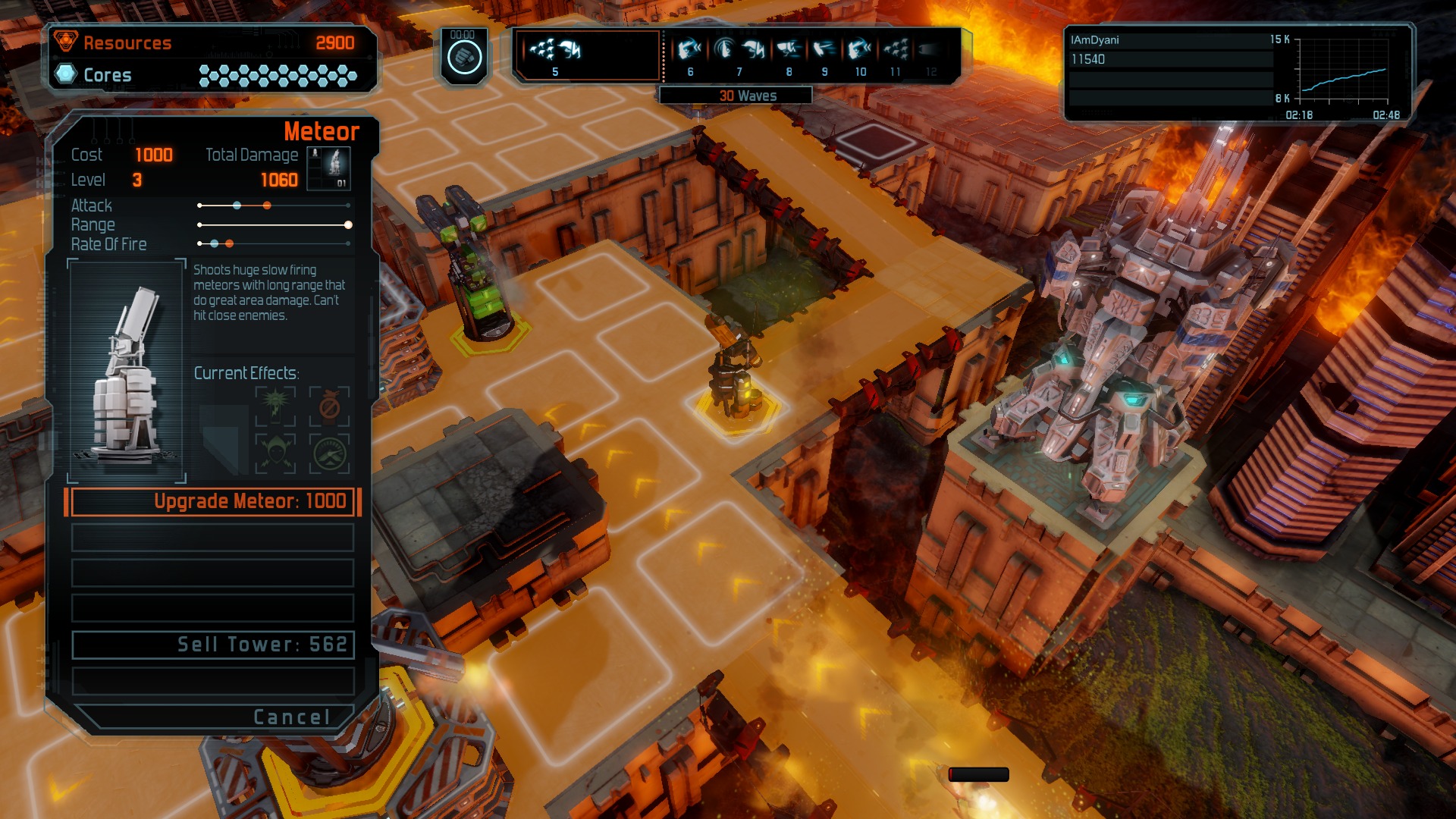Click Upgrade Meteor: 1000

pos(212,501)
